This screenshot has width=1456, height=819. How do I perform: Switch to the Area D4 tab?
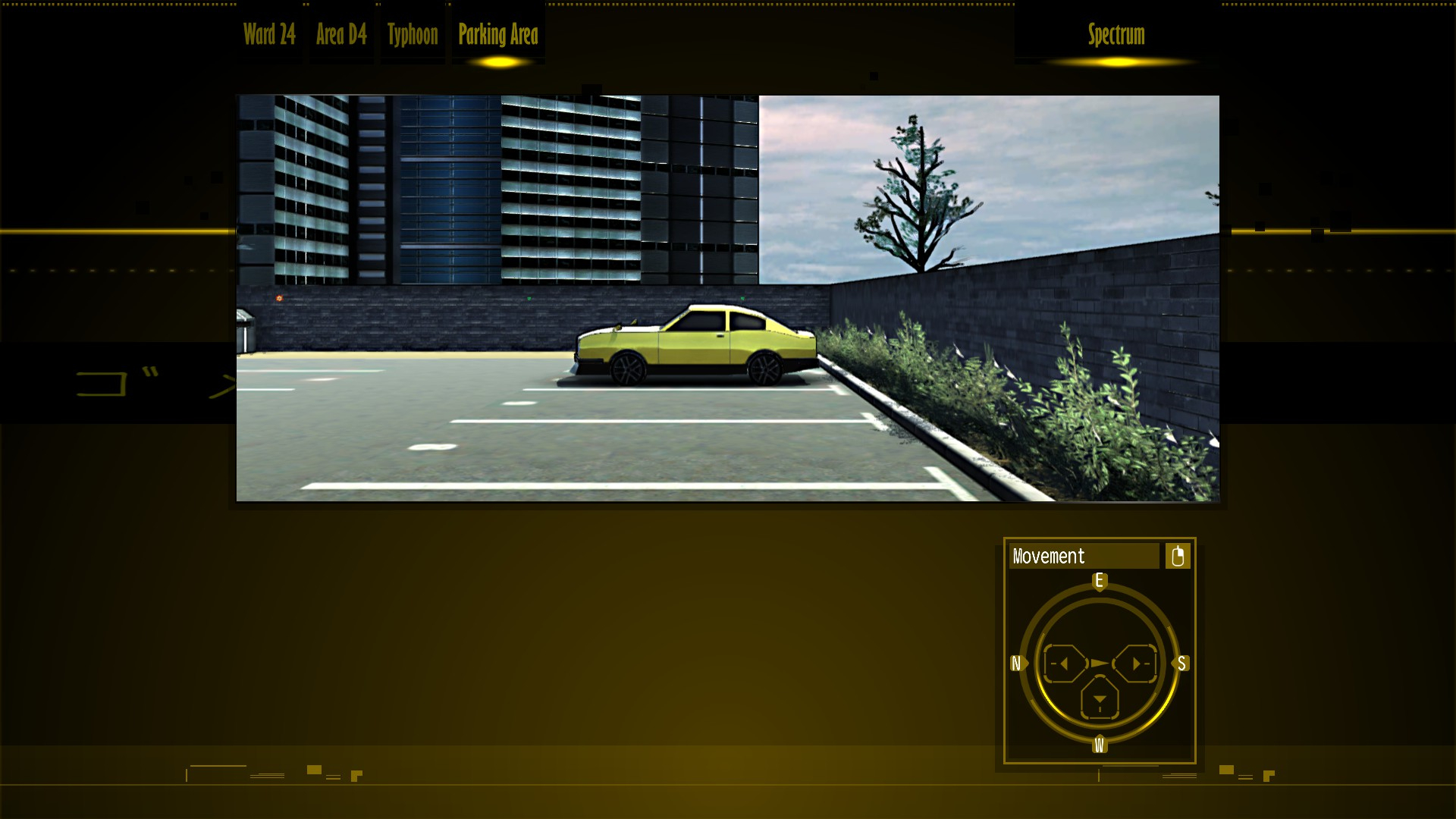[x=341, y=35]
